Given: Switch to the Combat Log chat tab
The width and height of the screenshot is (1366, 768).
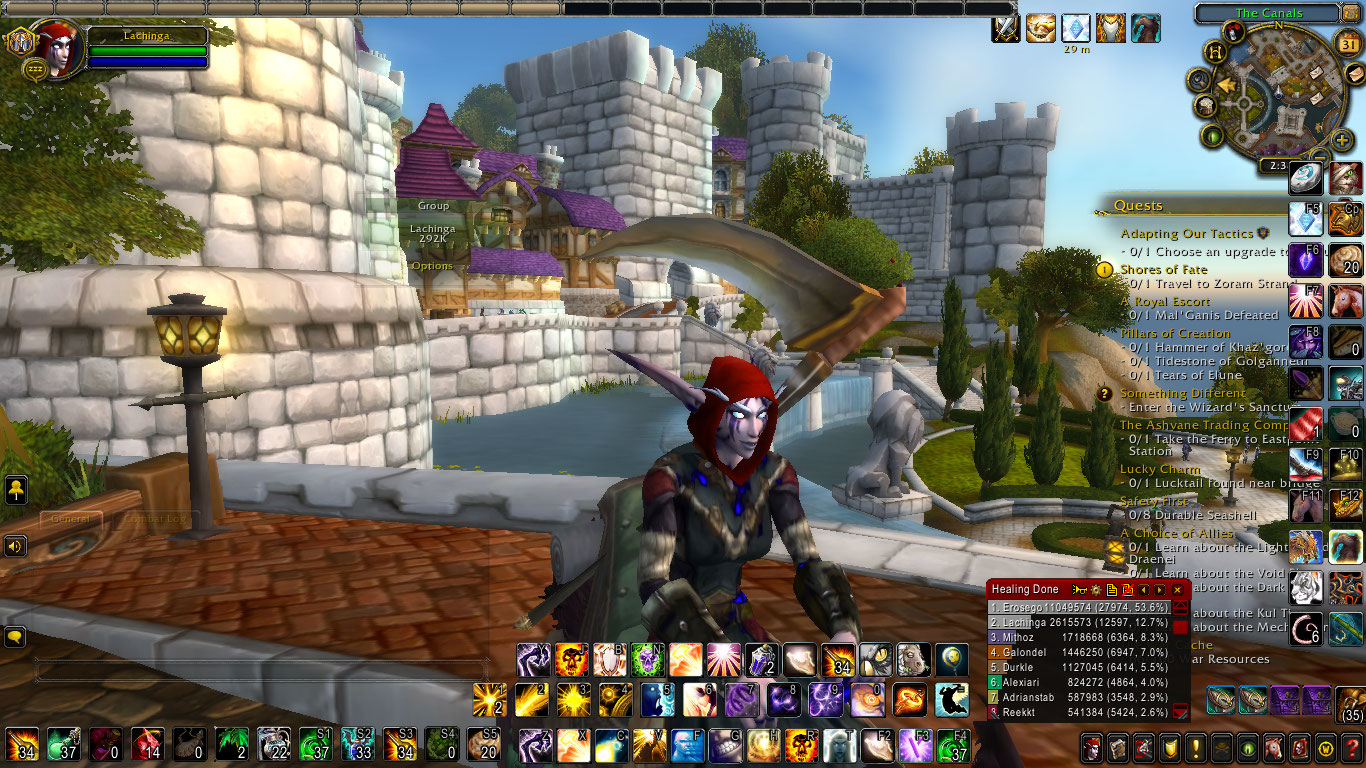Looking at the screenshot, I should pyautogui.click(x=153, y=519).
